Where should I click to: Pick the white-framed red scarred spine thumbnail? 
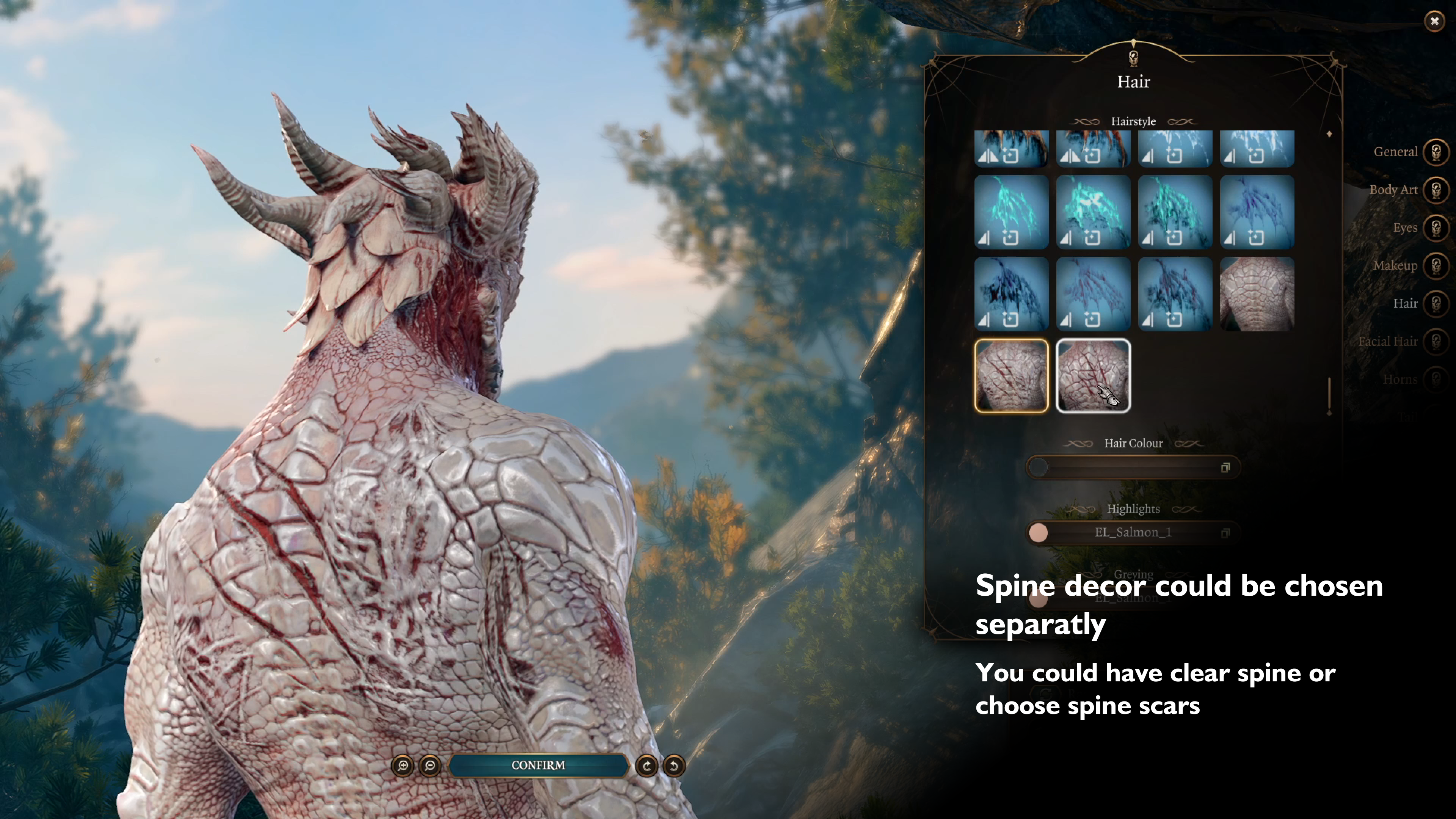pos(1093,376)
